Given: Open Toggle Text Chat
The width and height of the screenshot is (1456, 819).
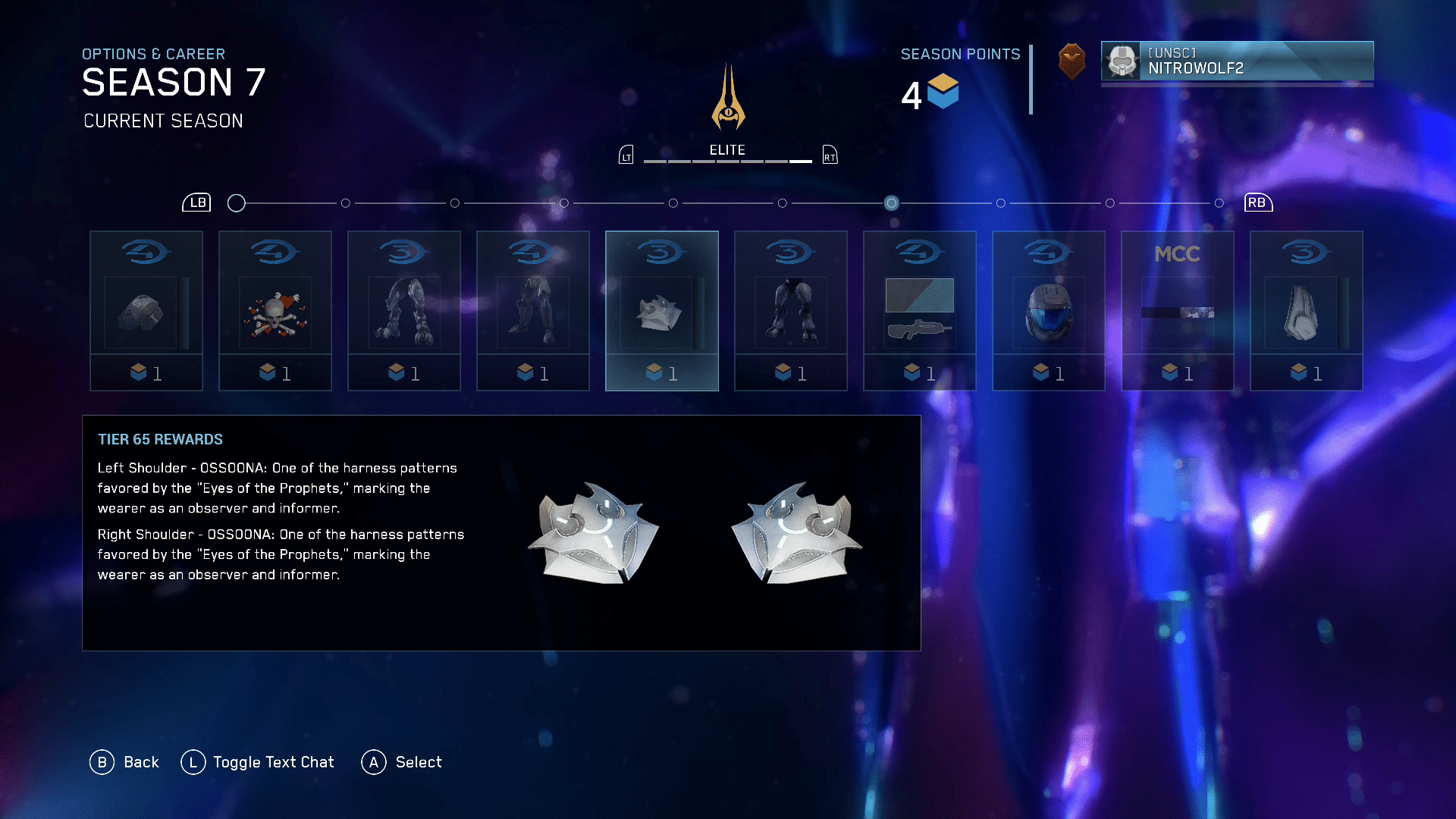Looking at the screenshot, I should click(258, 762).
